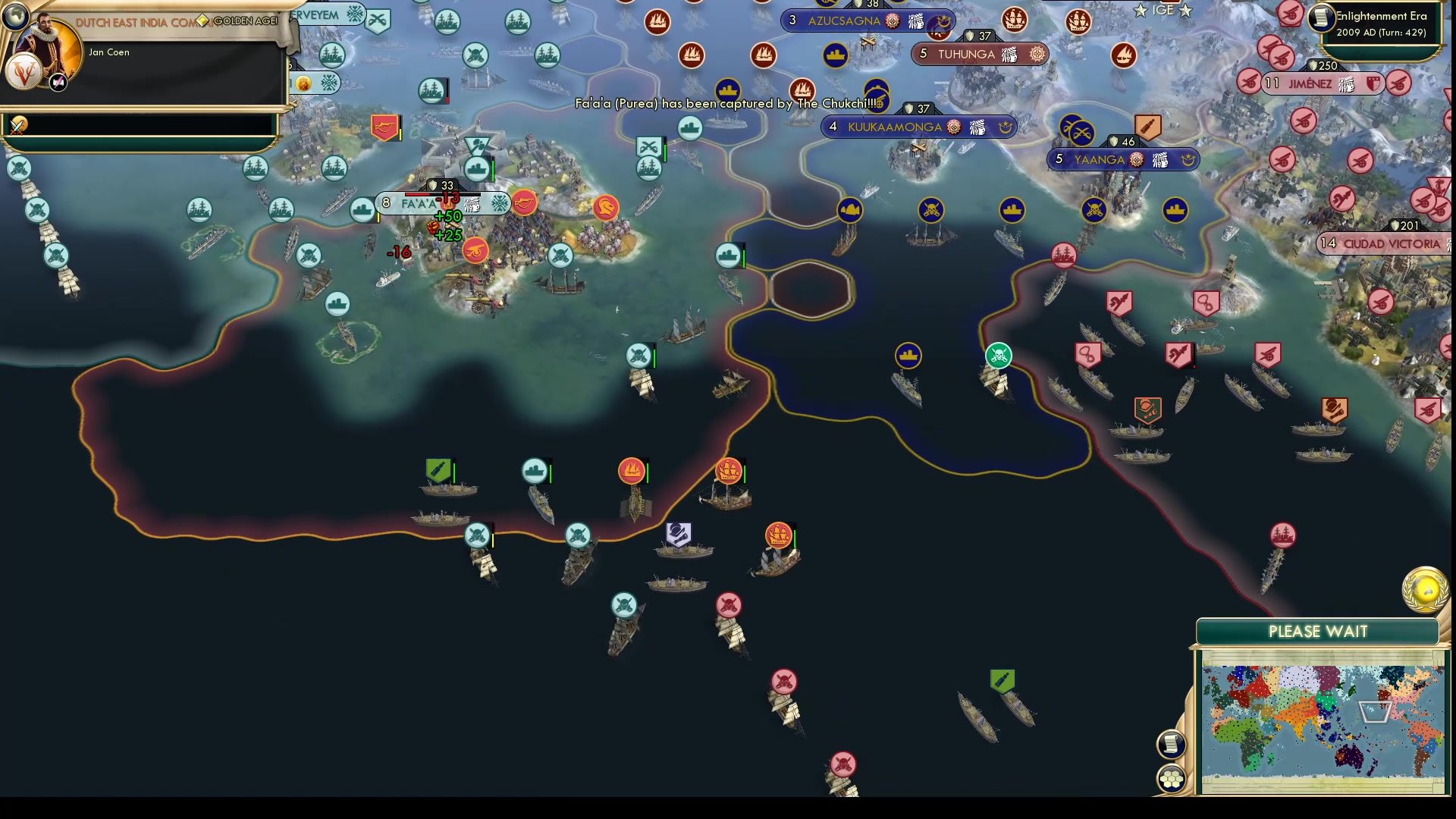Open the globe view icon in top-left corner

pos(17,17)
